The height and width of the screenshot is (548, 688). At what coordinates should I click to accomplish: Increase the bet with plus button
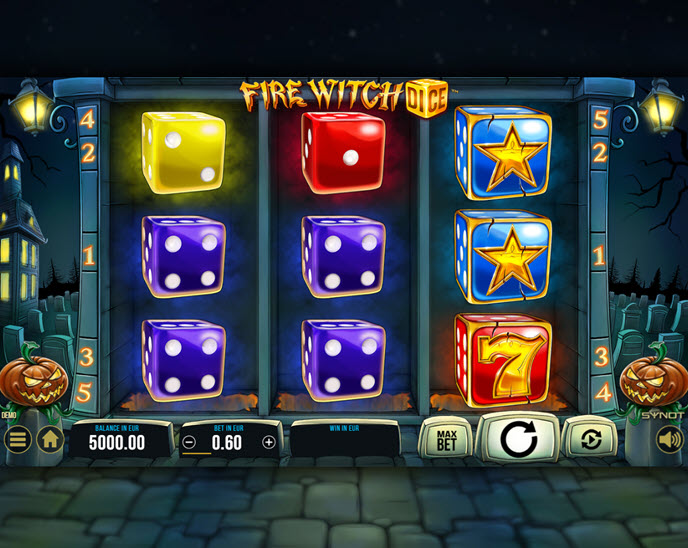pyautogui.click(x=268, y=442)
